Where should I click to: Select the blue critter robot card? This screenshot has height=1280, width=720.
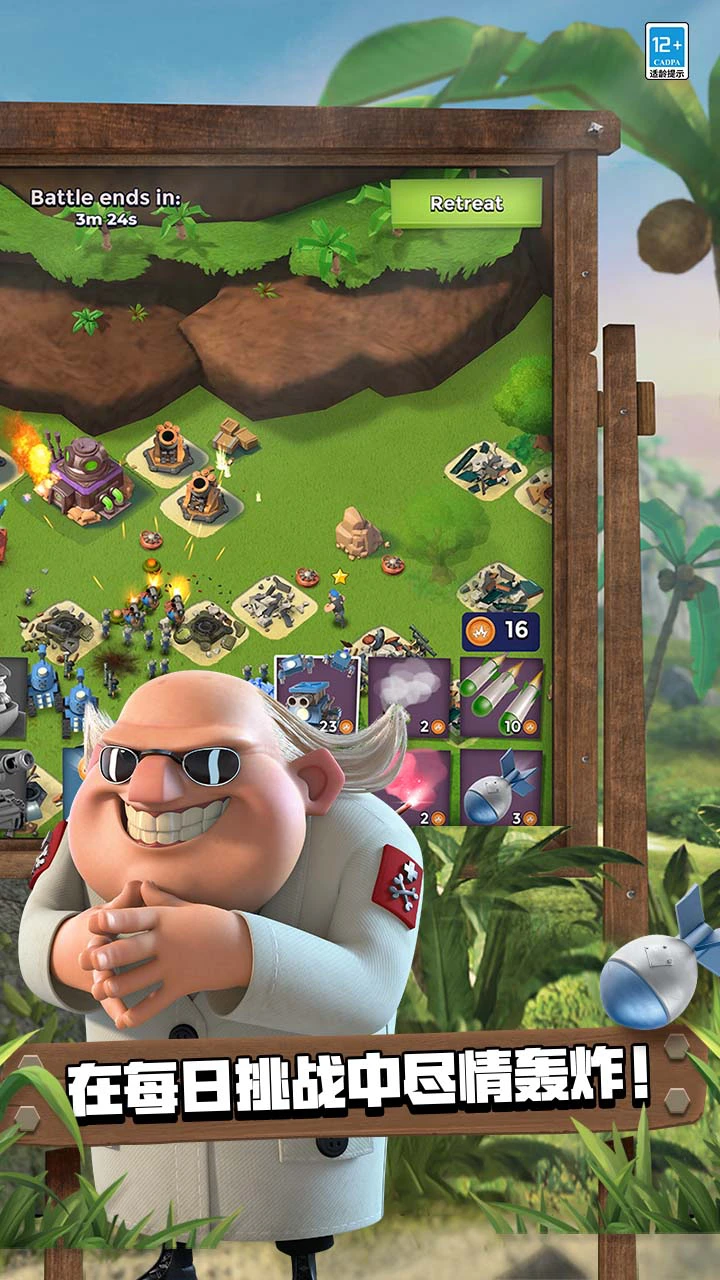[x=317, y=696]
